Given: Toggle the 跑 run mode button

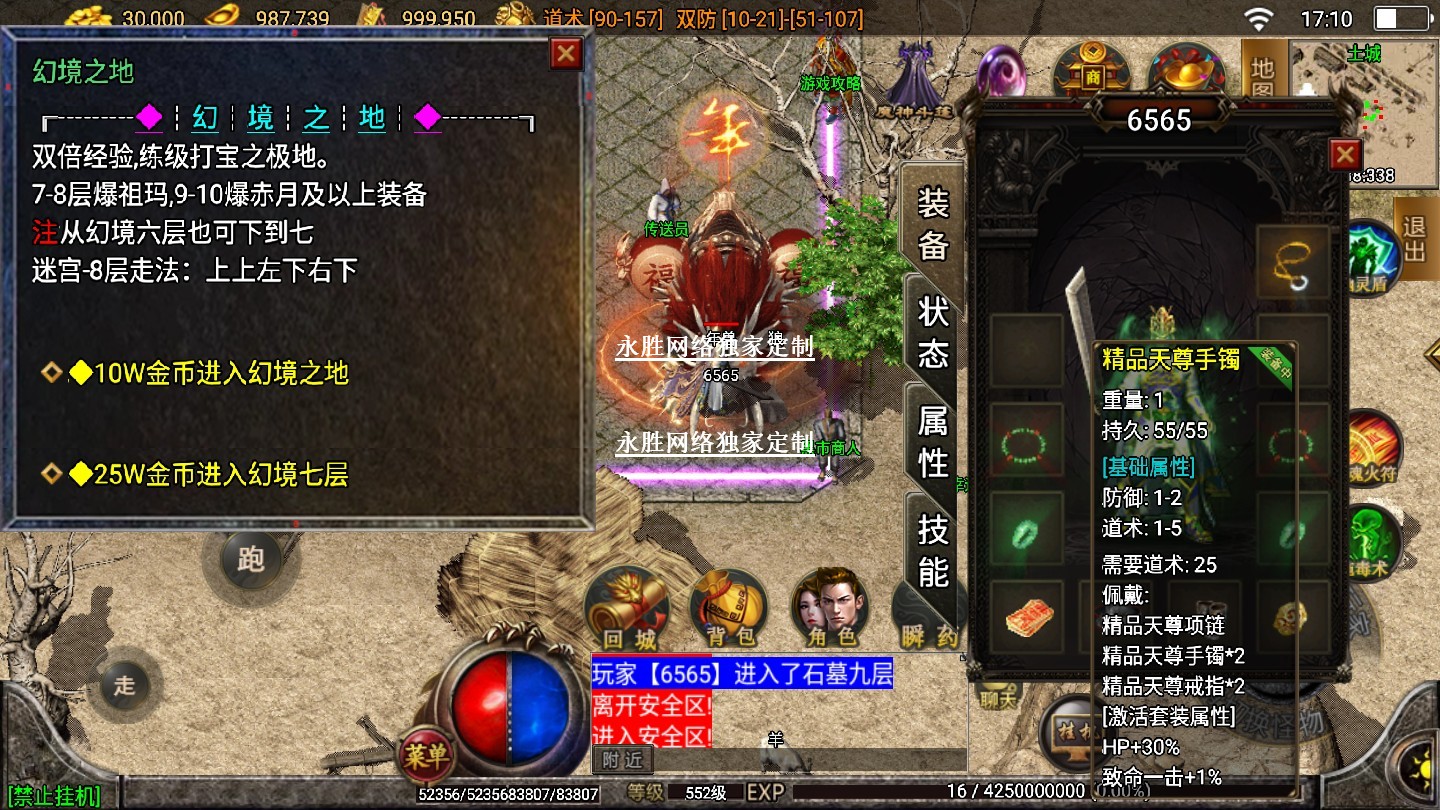Looking at the screenshot, I should coord(250,558).
